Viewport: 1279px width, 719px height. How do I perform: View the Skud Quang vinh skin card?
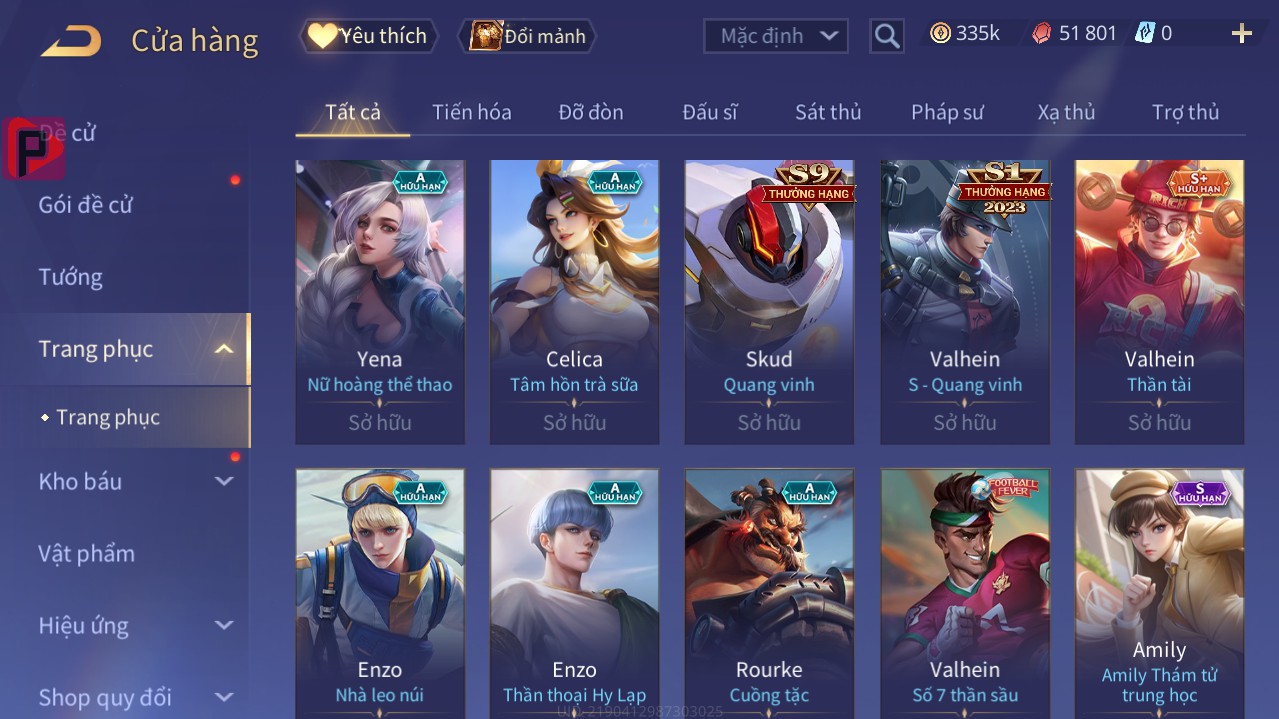point(769,300)
